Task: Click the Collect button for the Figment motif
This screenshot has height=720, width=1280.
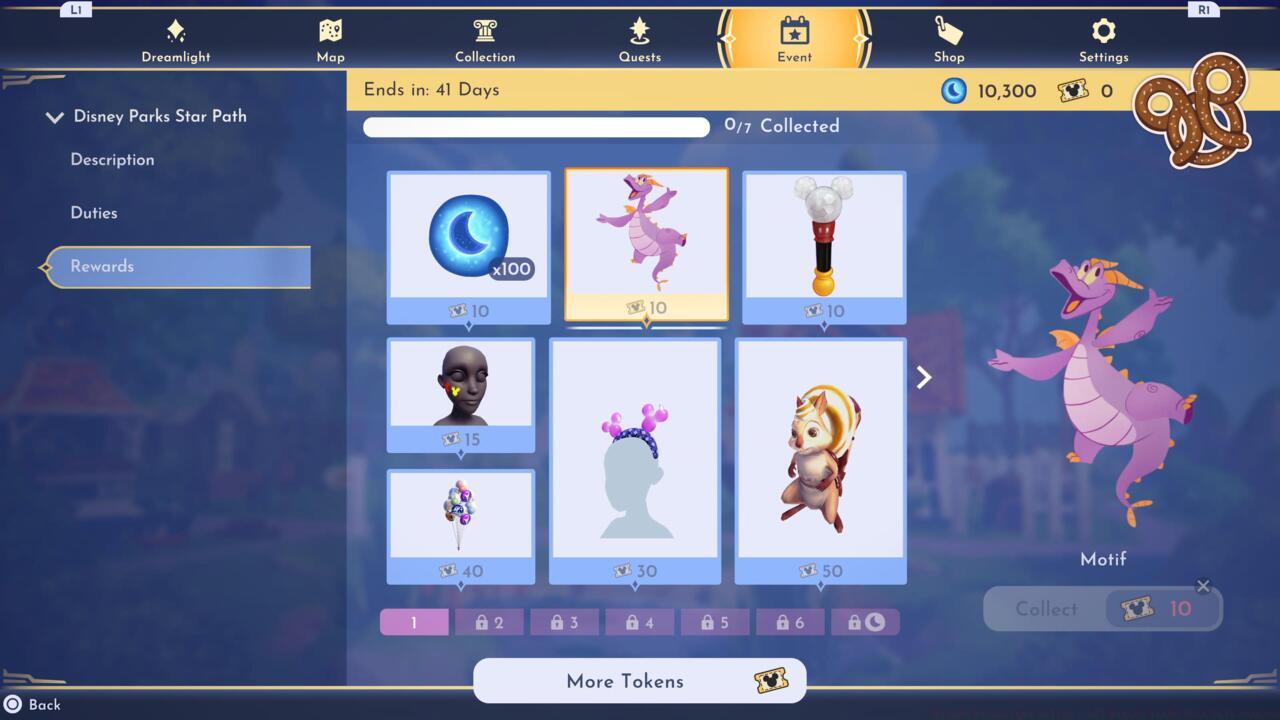Action: pos(1101,609)
